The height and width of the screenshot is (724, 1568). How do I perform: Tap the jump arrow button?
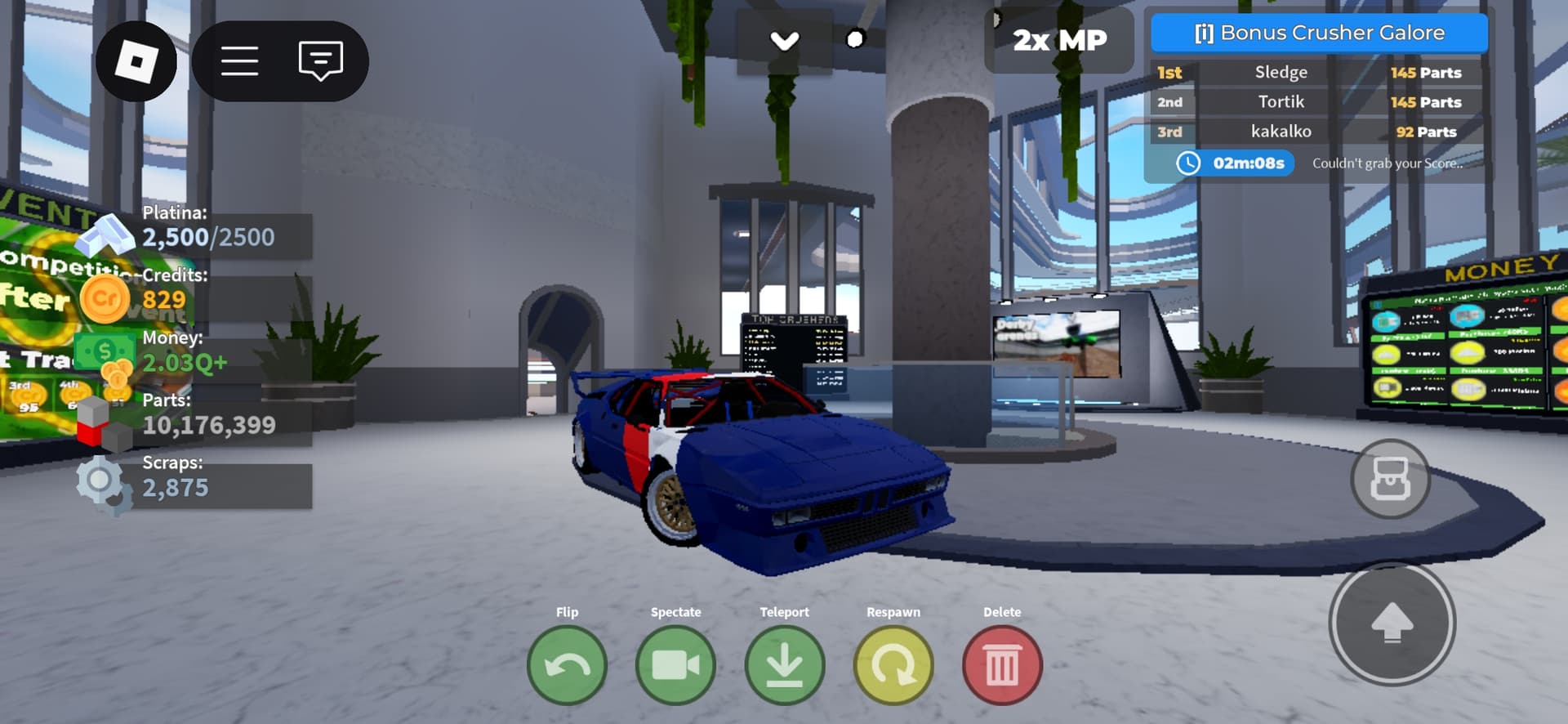pyautogui.click(x=1392, y=623)
